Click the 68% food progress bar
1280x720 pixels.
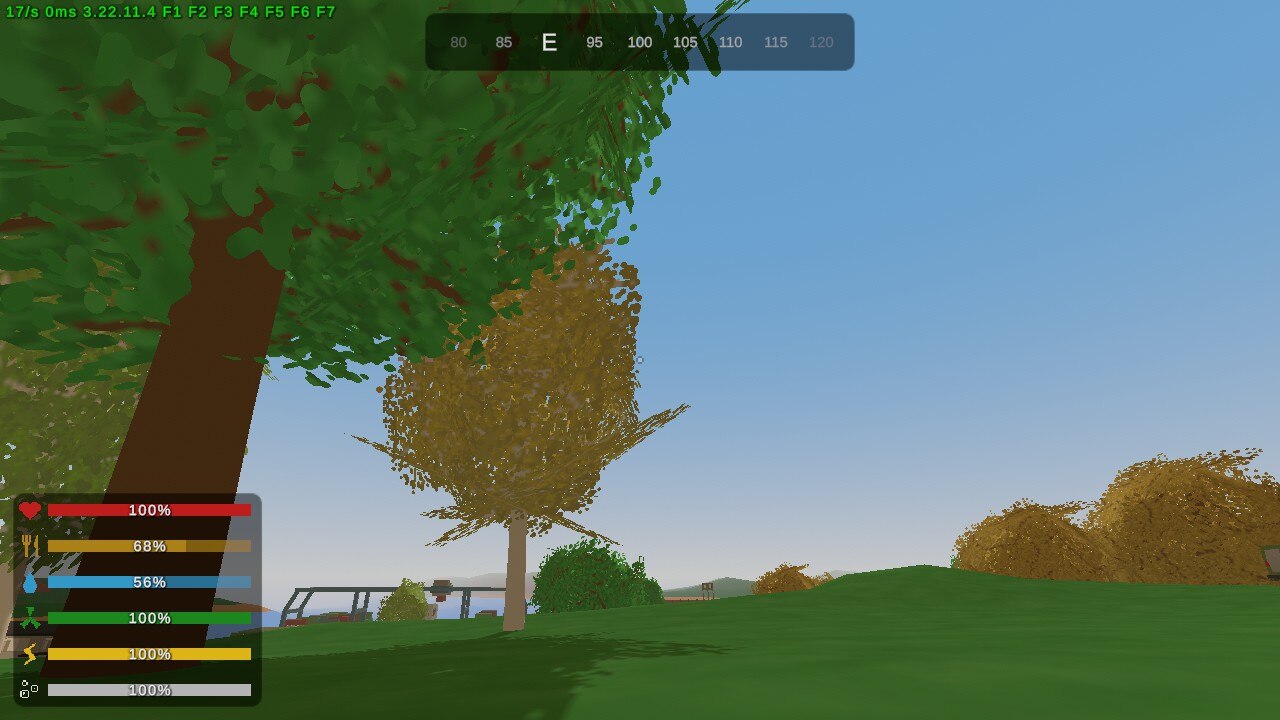click(150, 546)
